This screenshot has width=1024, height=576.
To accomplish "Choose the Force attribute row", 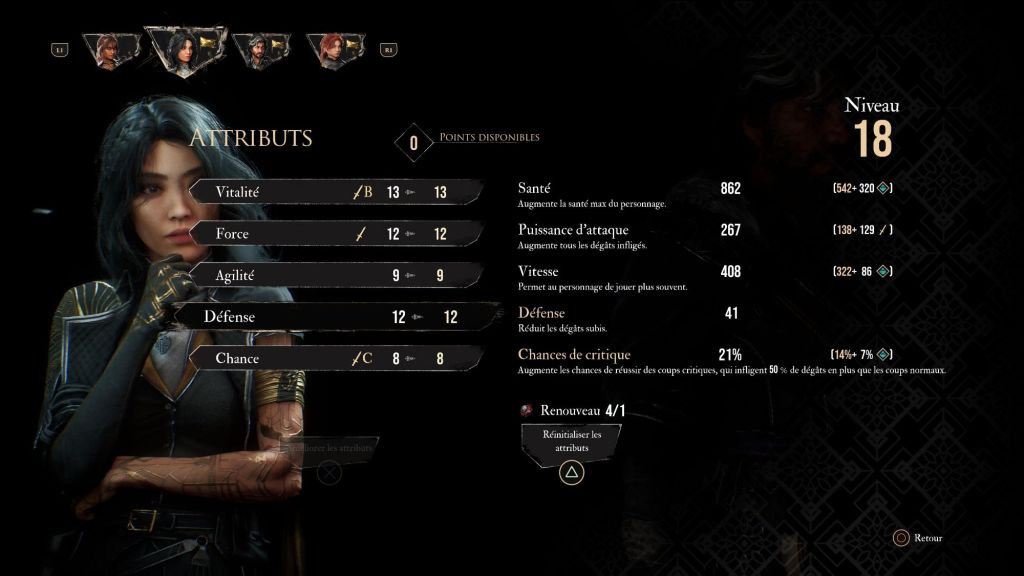I will 330,234.
